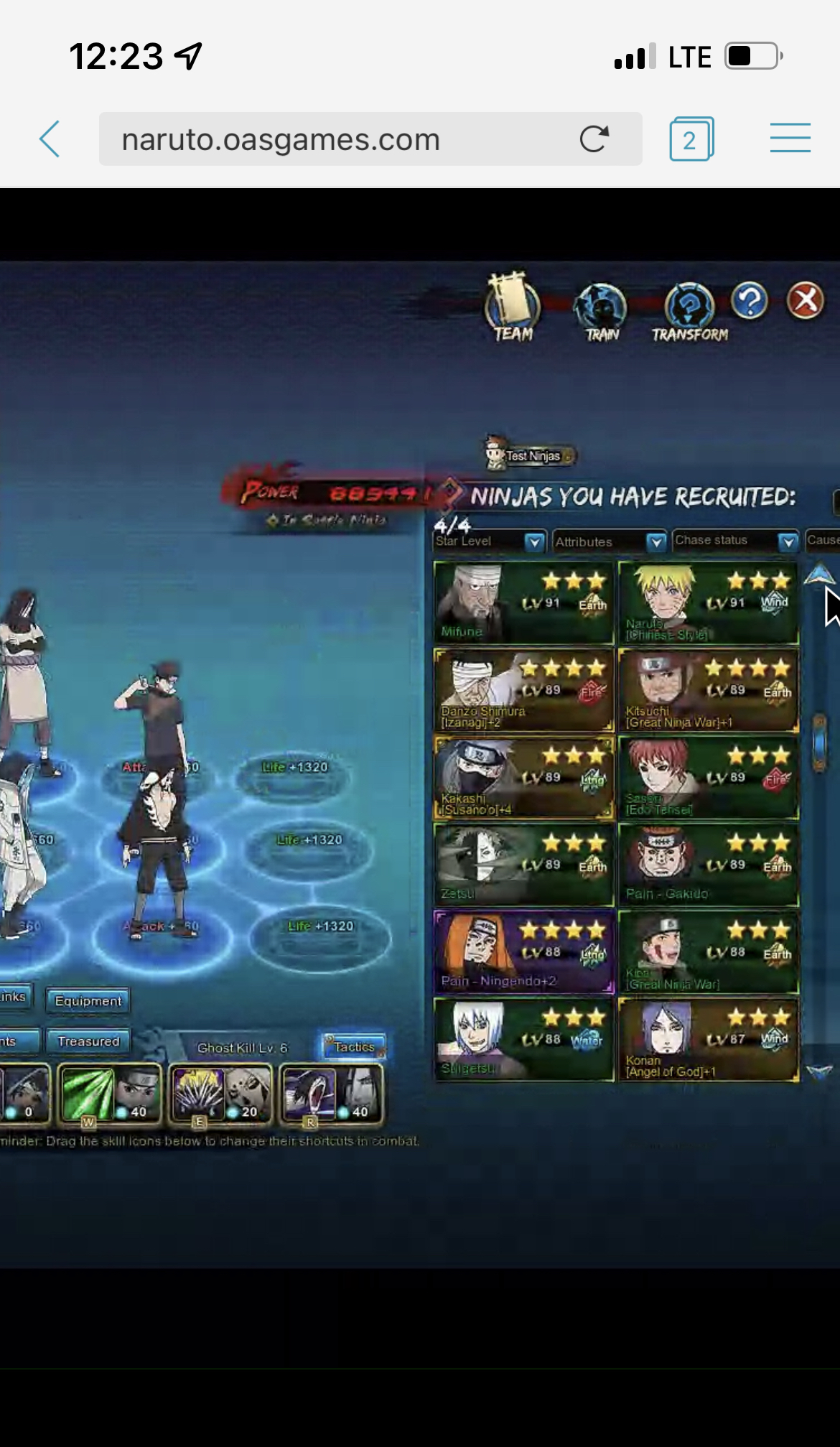Select the Zetsu ninja card
The width and height of the screenshot is (840, 1447).
coord(523,865)
